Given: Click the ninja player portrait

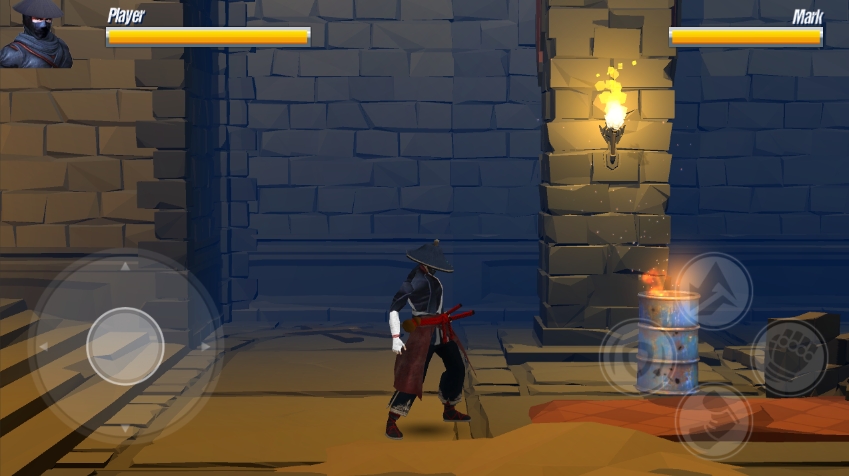Looking at the screenshot, I should [36, 34].
